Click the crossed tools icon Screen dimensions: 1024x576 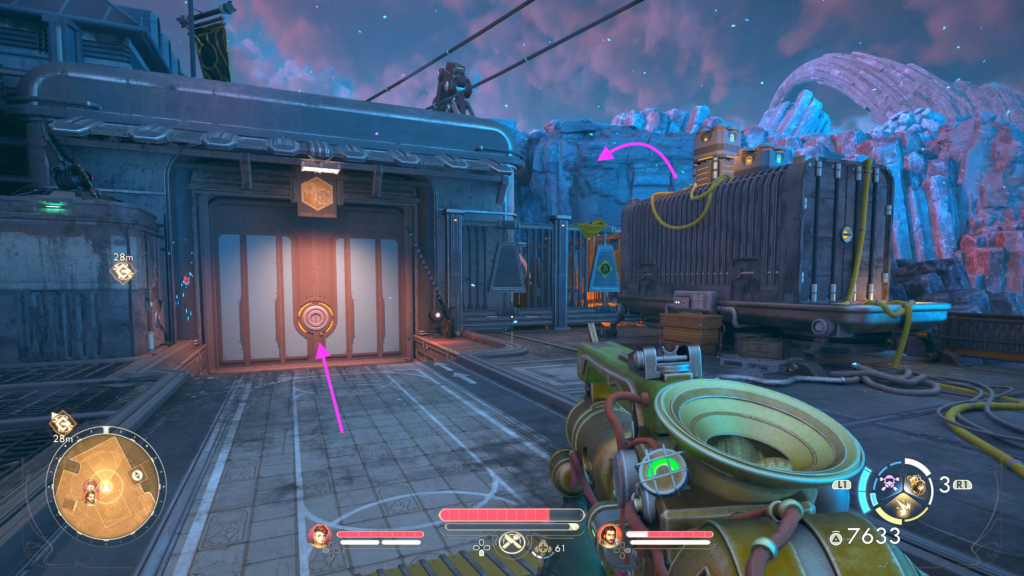(511, 540)
